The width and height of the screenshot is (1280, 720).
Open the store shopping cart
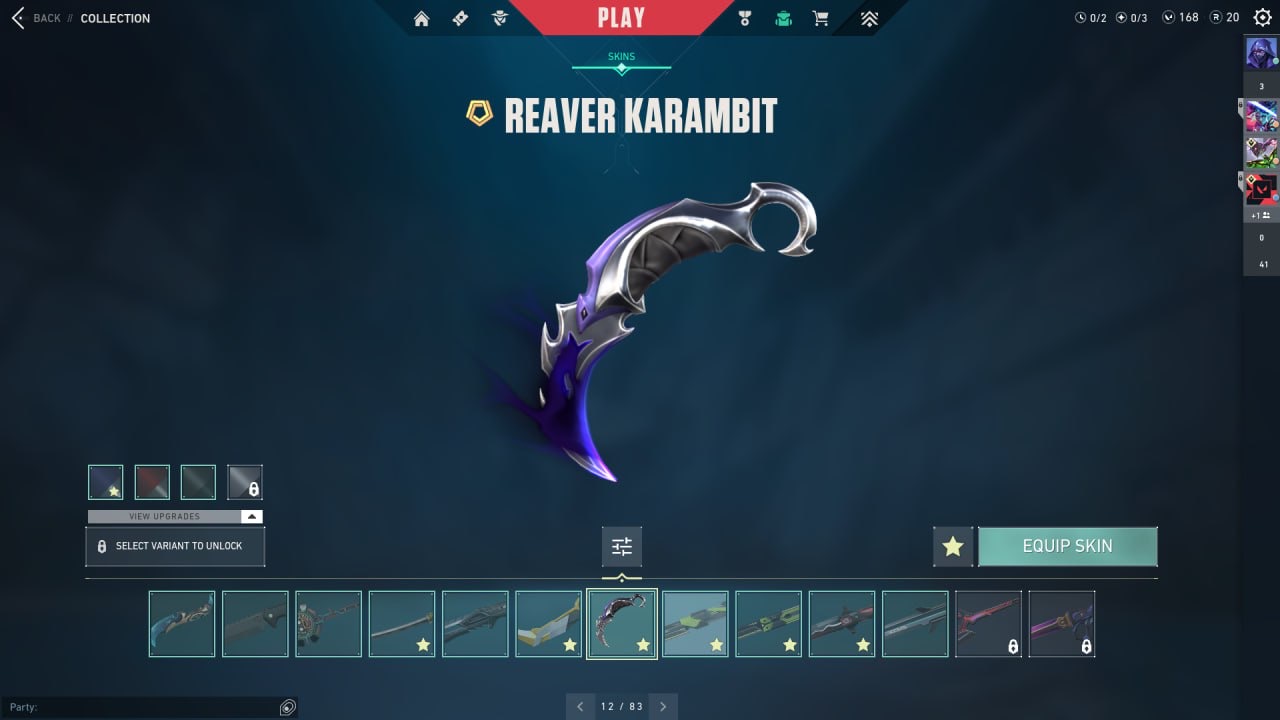821,18
